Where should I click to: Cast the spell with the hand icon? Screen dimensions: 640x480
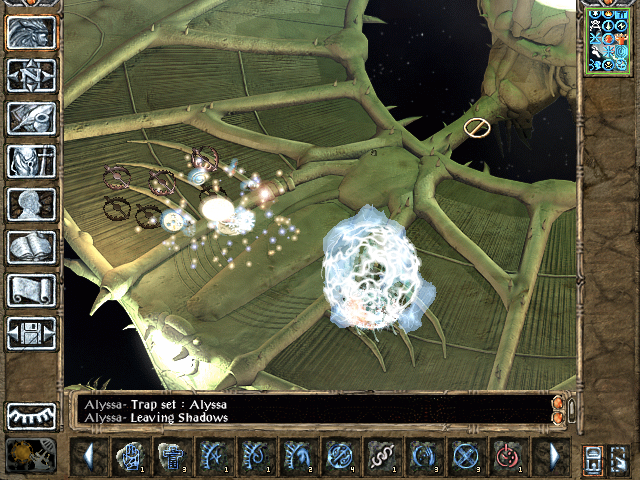coord(130,457)
